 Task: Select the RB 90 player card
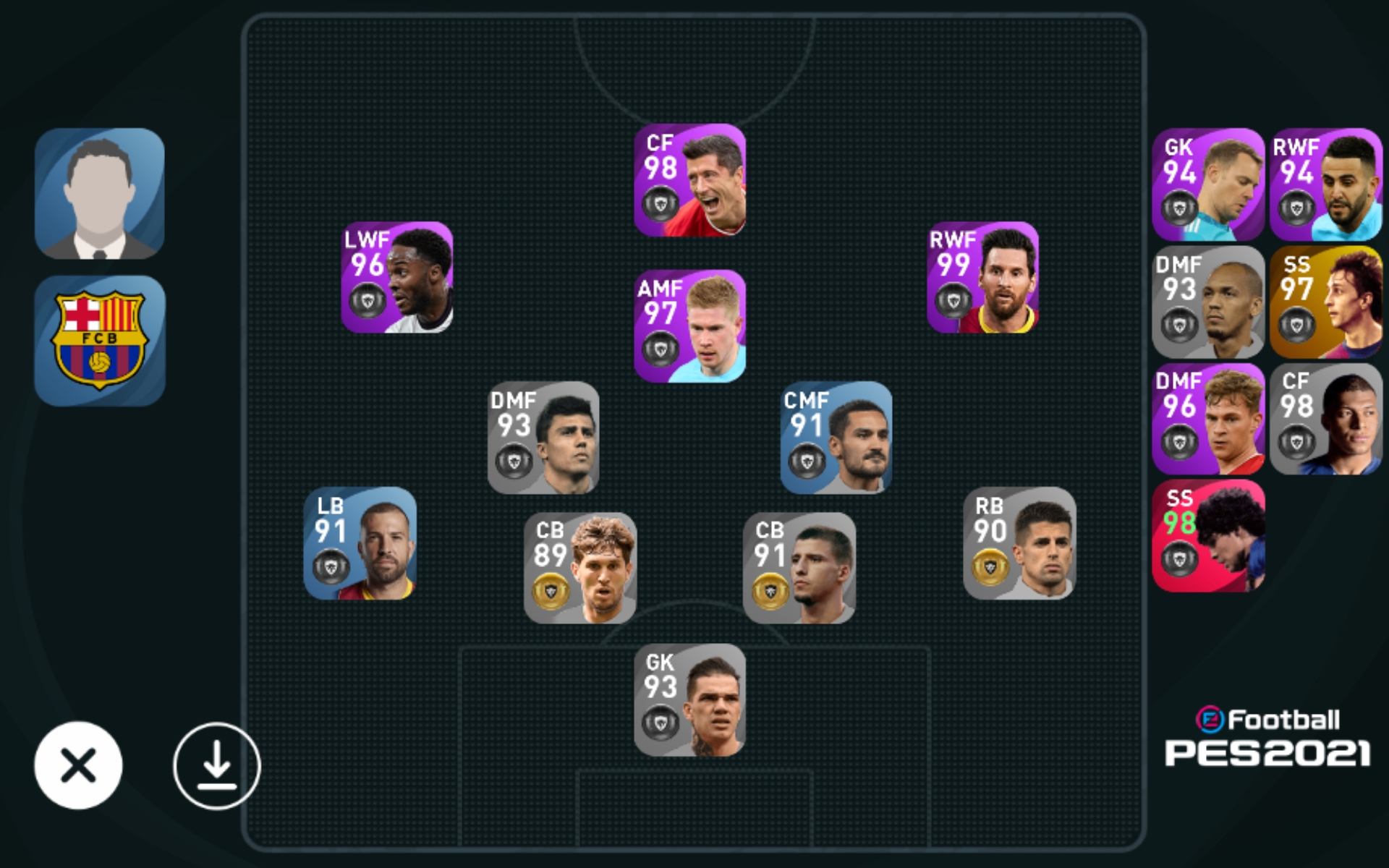pos(1019,543)
